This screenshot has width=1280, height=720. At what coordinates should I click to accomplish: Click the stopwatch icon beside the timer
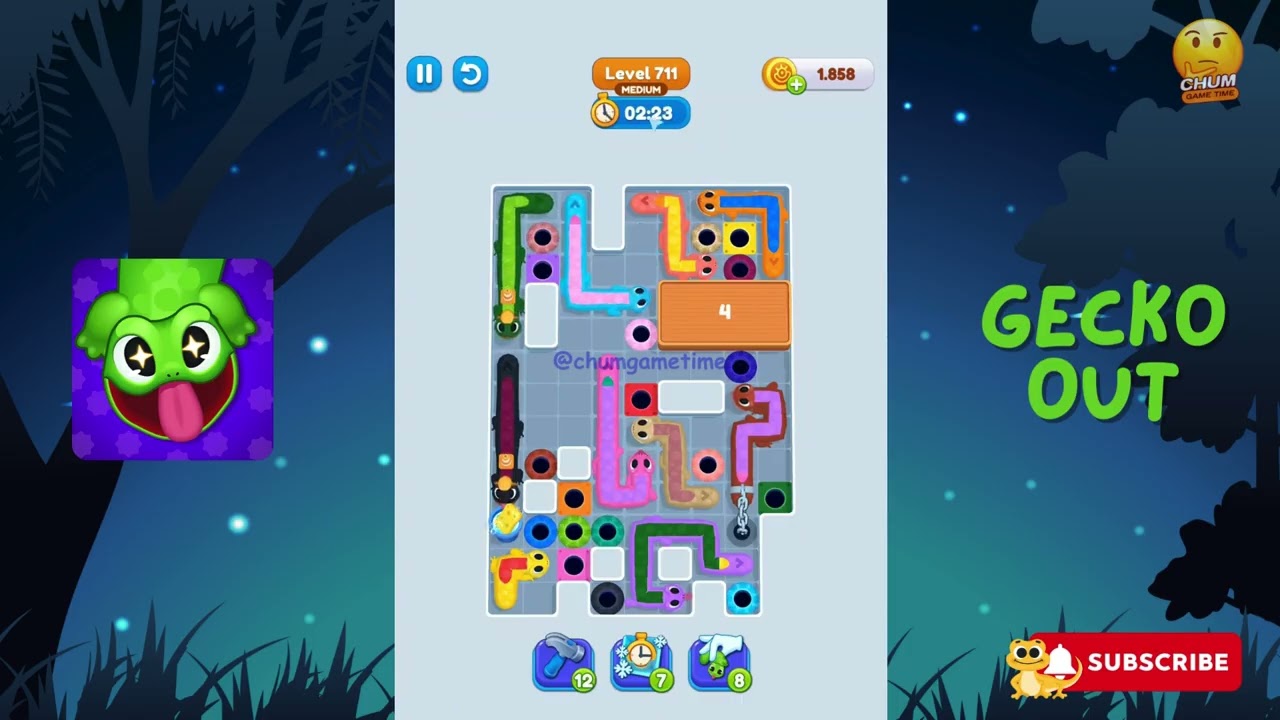[x=604, y=113]
